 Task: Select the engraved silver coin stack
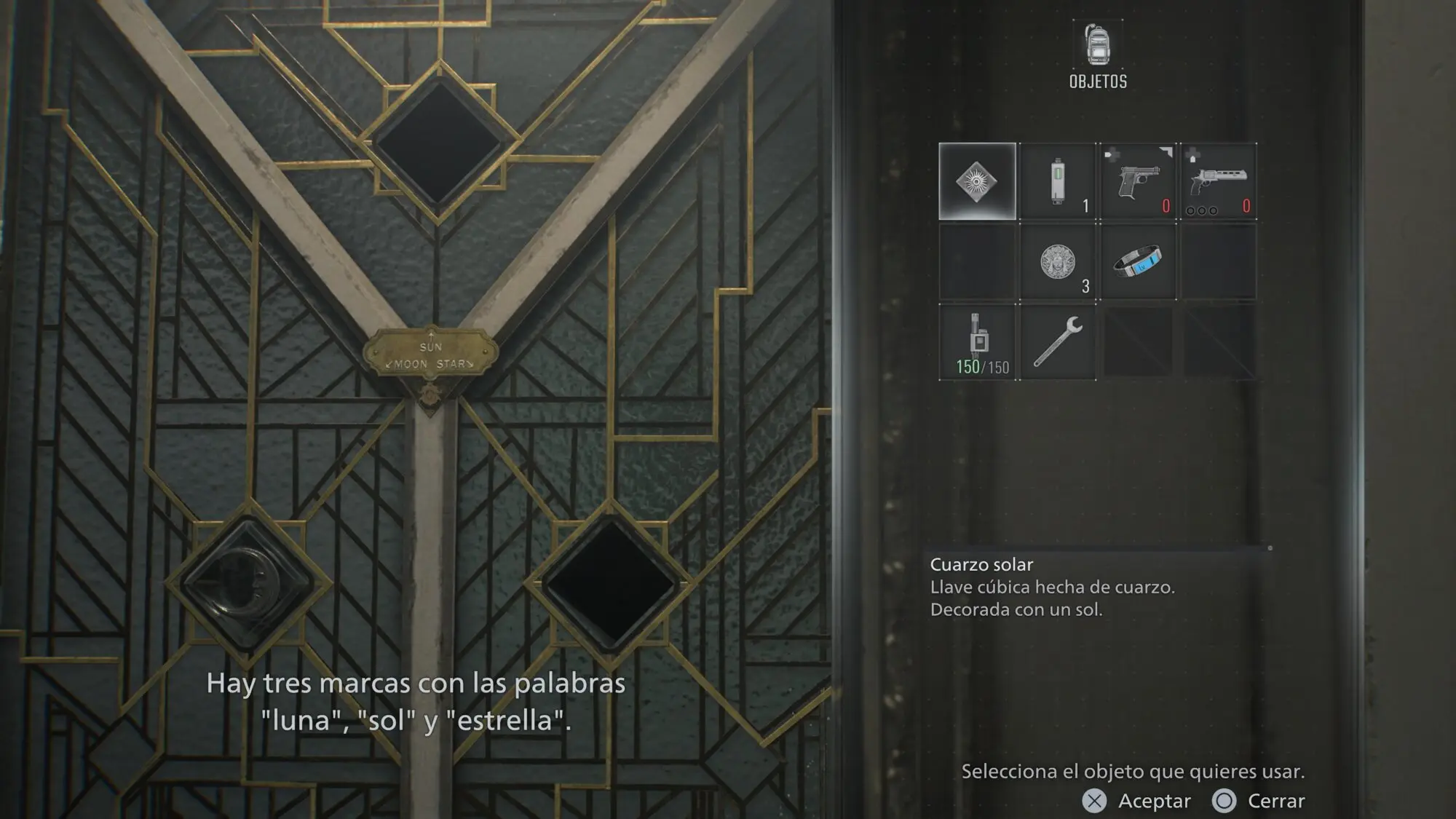coord(1058,262)
